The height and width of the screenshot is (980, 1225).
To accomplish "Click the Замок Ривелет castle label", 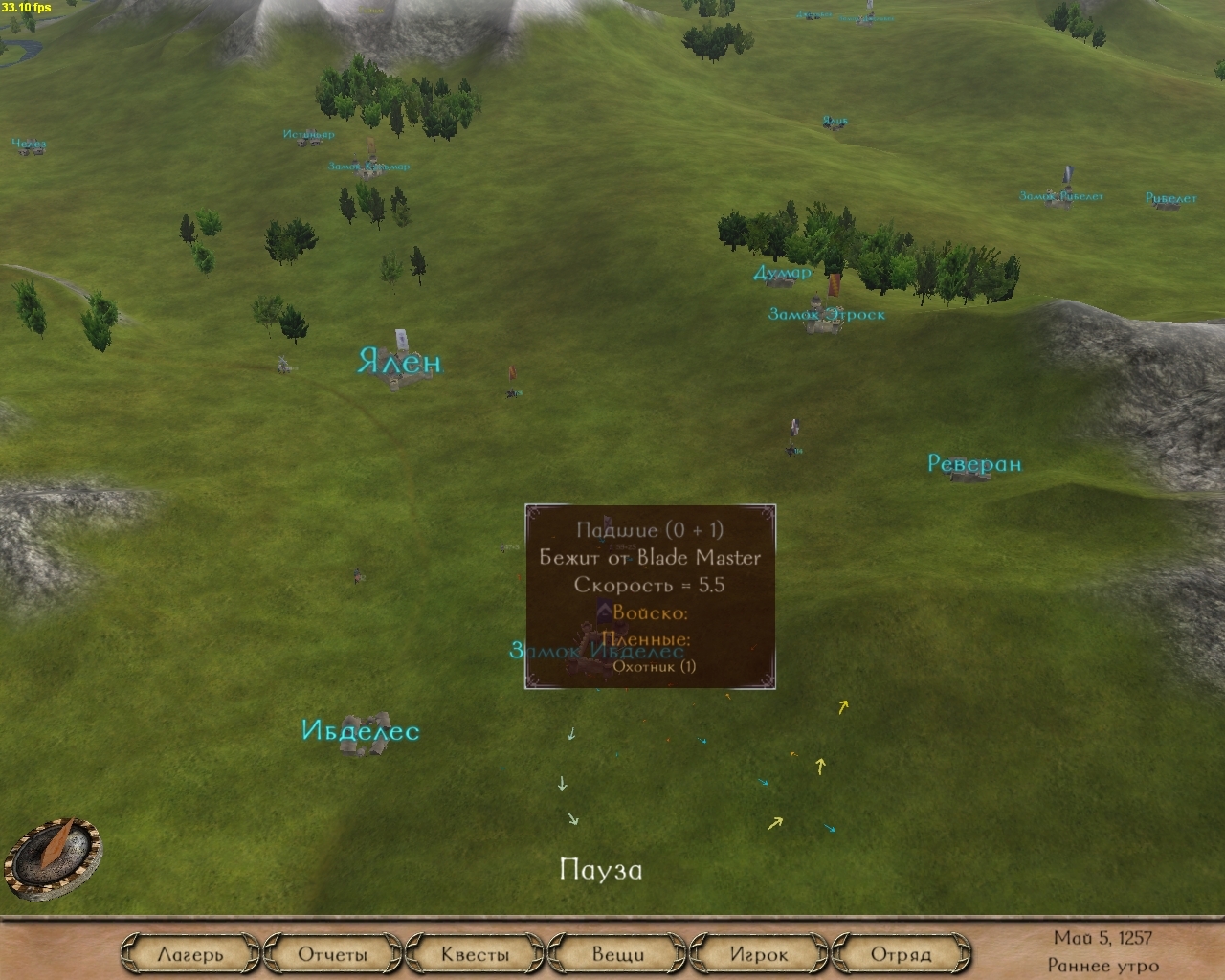I will 1060,196.
